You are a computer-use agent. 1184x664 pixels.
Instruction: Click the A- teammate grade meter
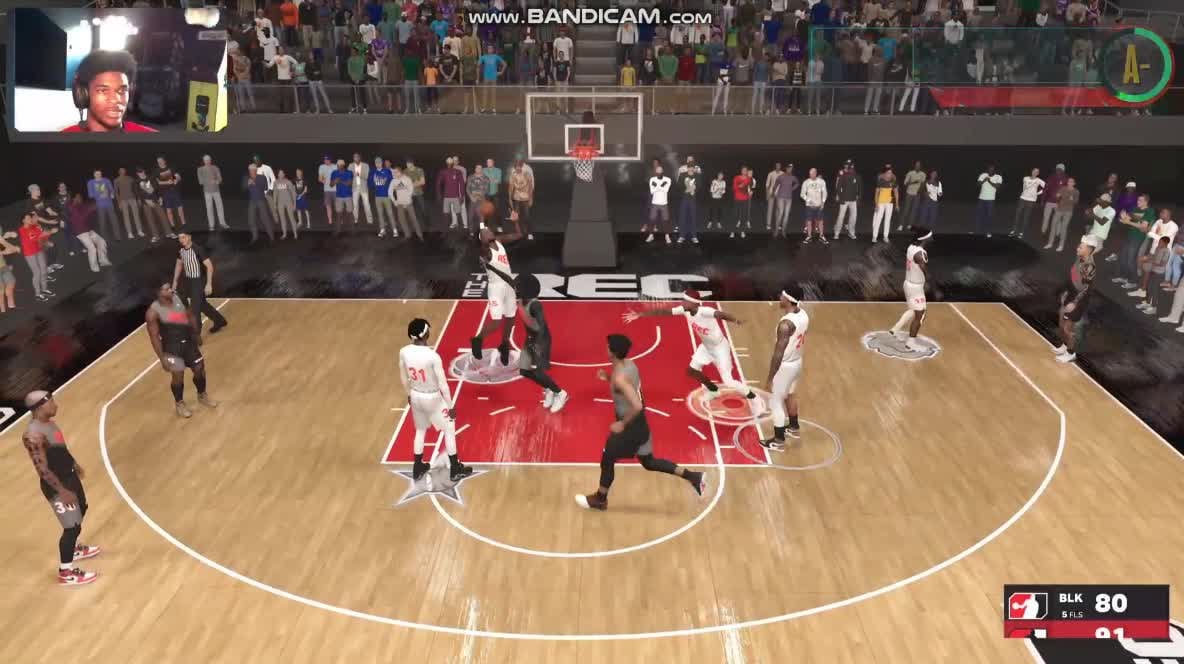(1137, 65)
